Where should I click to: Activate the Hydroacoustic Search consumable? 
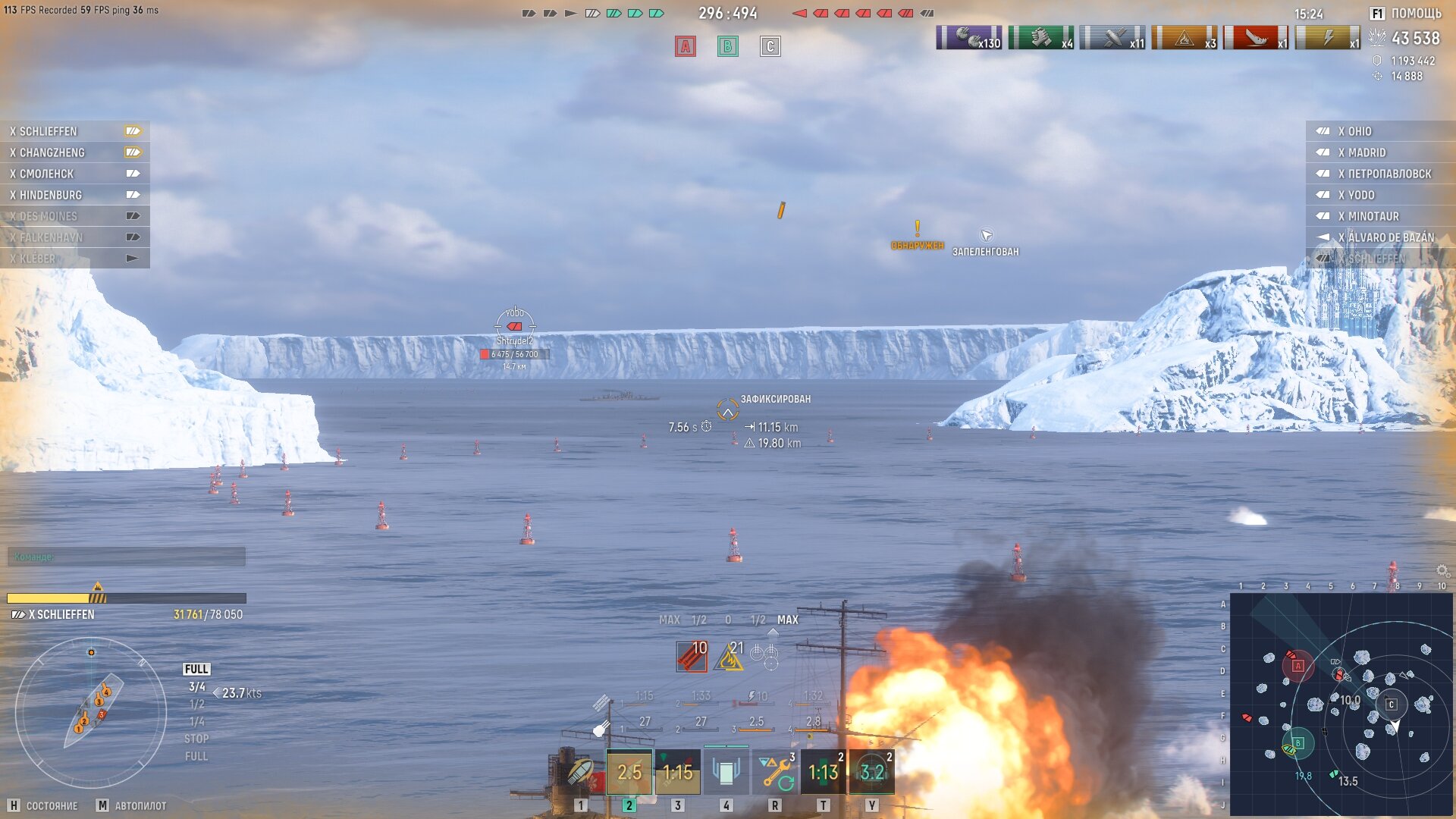[872, 773]
